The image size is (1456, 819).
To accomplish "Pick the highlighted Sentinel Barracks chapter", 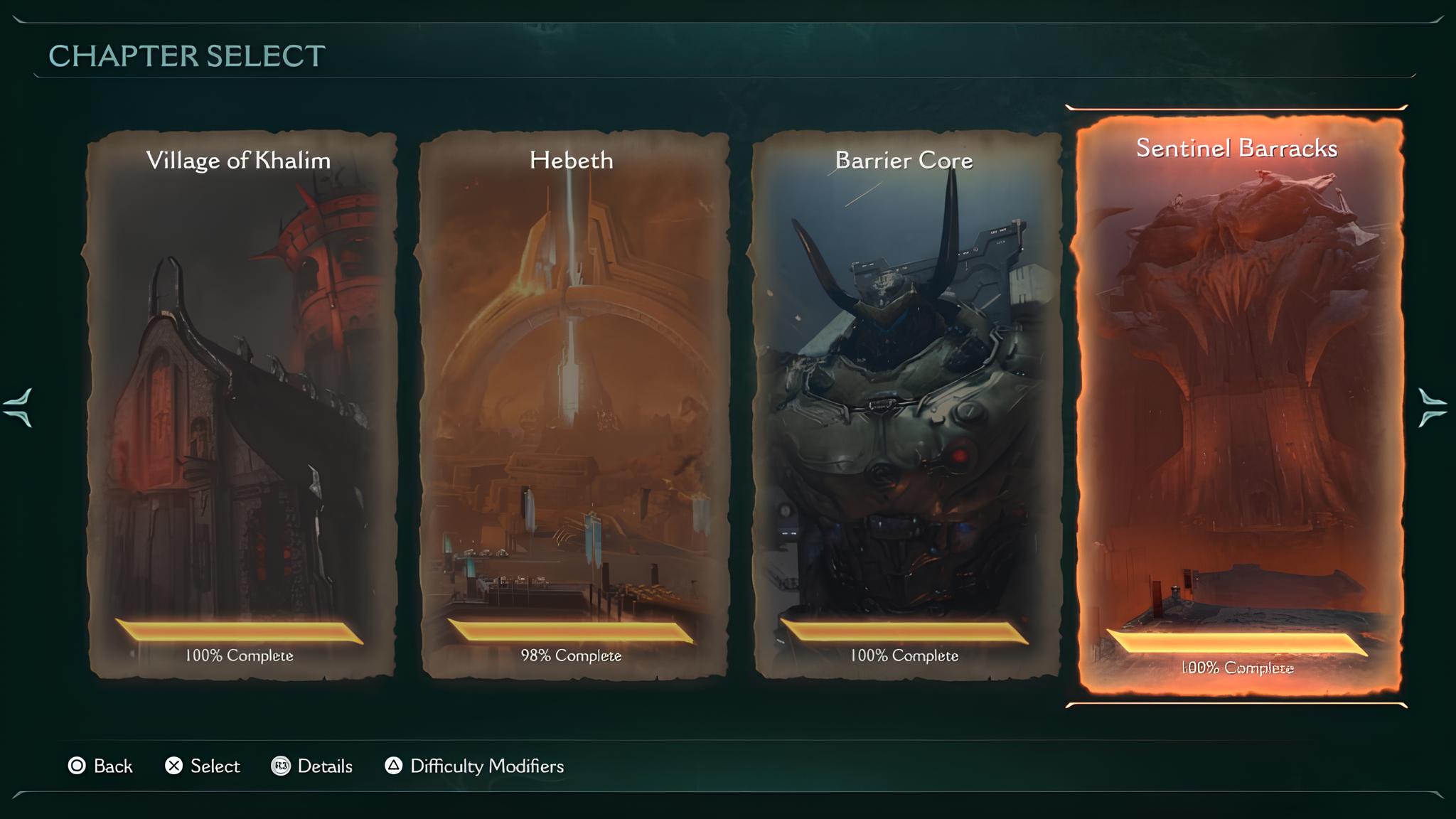I will [x=1238, y=405].
